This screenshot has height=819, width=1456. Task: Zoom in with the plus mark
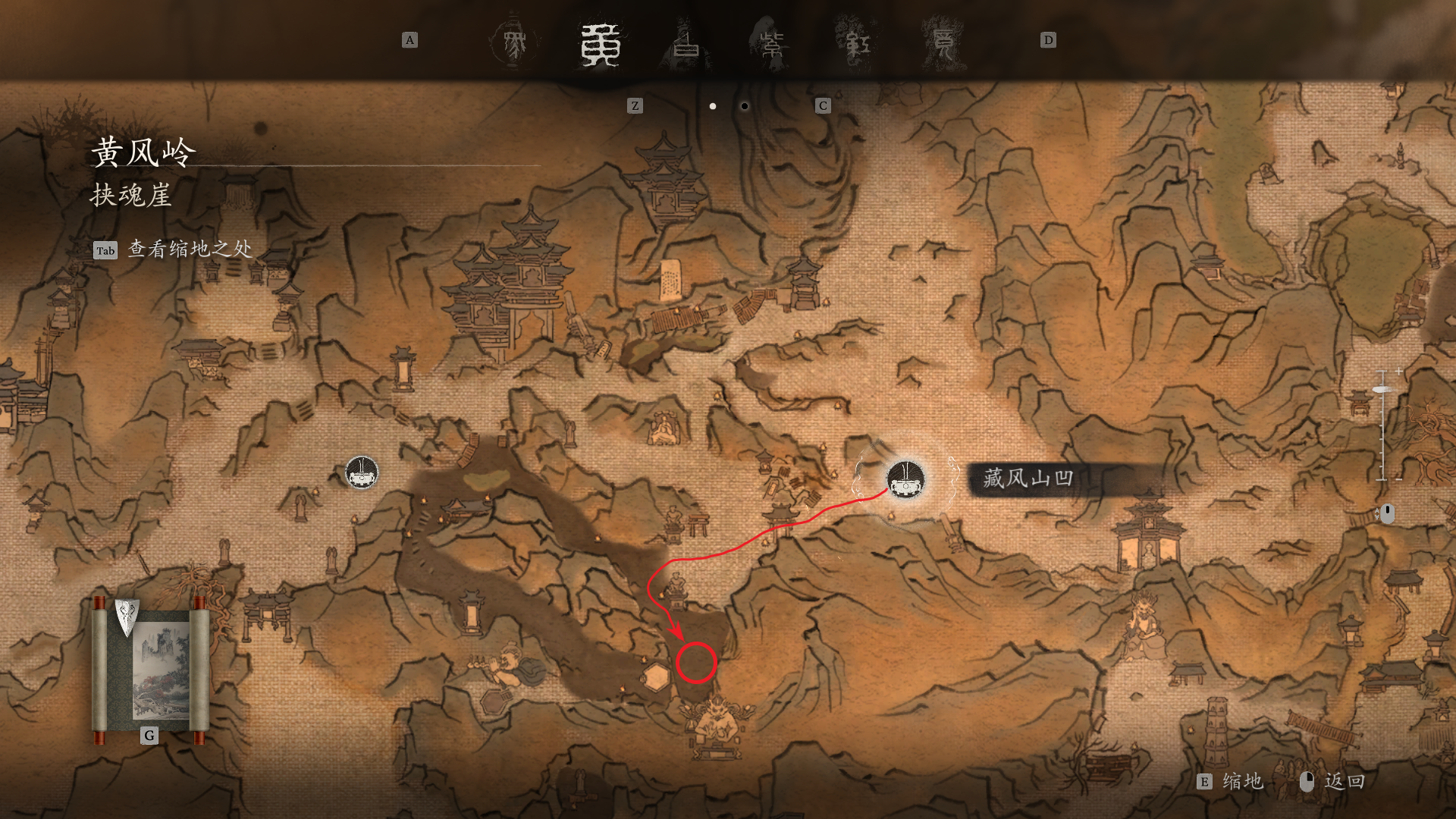[x=1398, y=372]
